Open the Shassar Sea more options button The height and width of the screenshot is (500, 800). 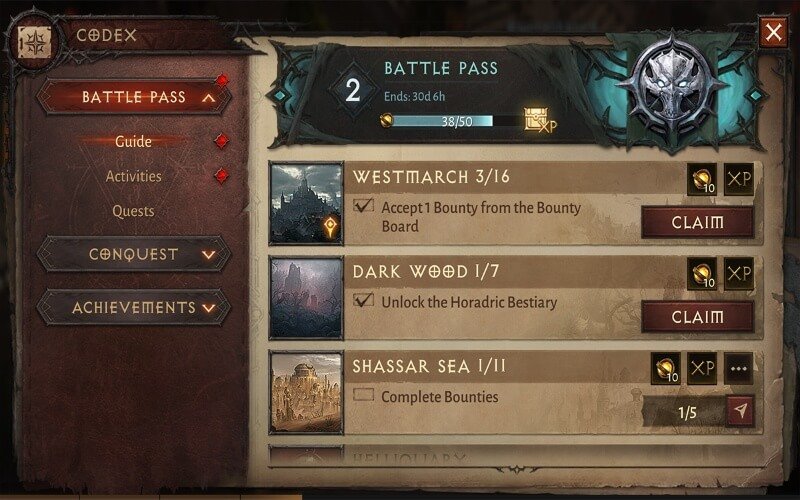click(739, 368)
